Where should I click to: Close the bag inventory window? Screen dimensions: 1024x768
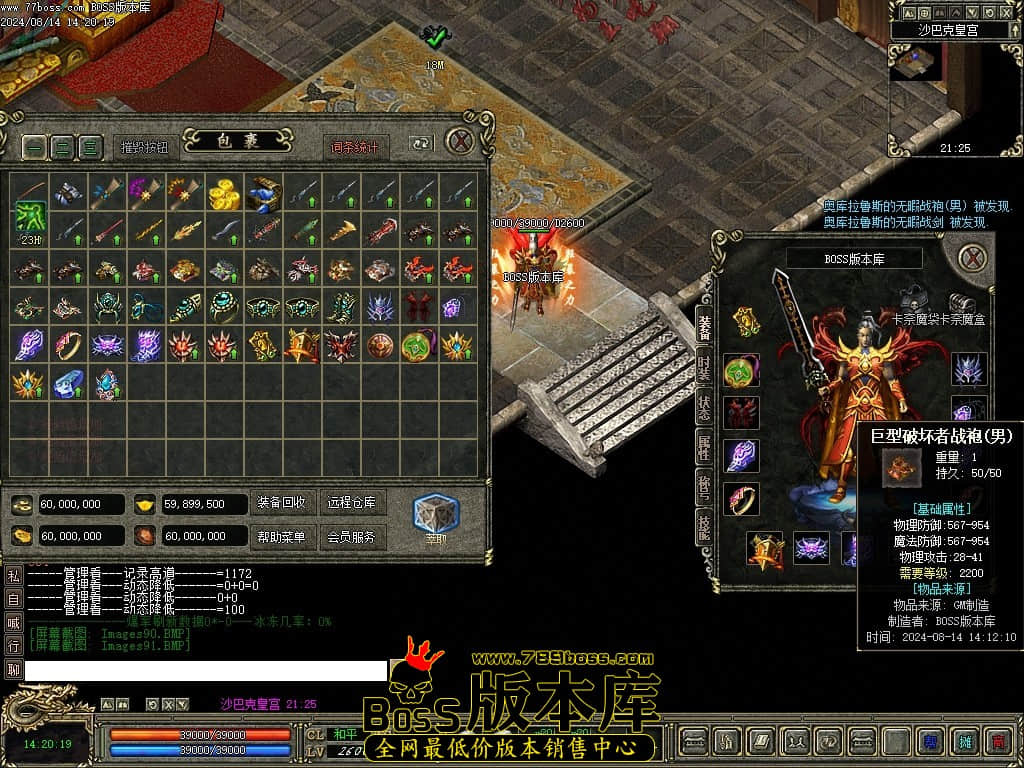[459, 142]
